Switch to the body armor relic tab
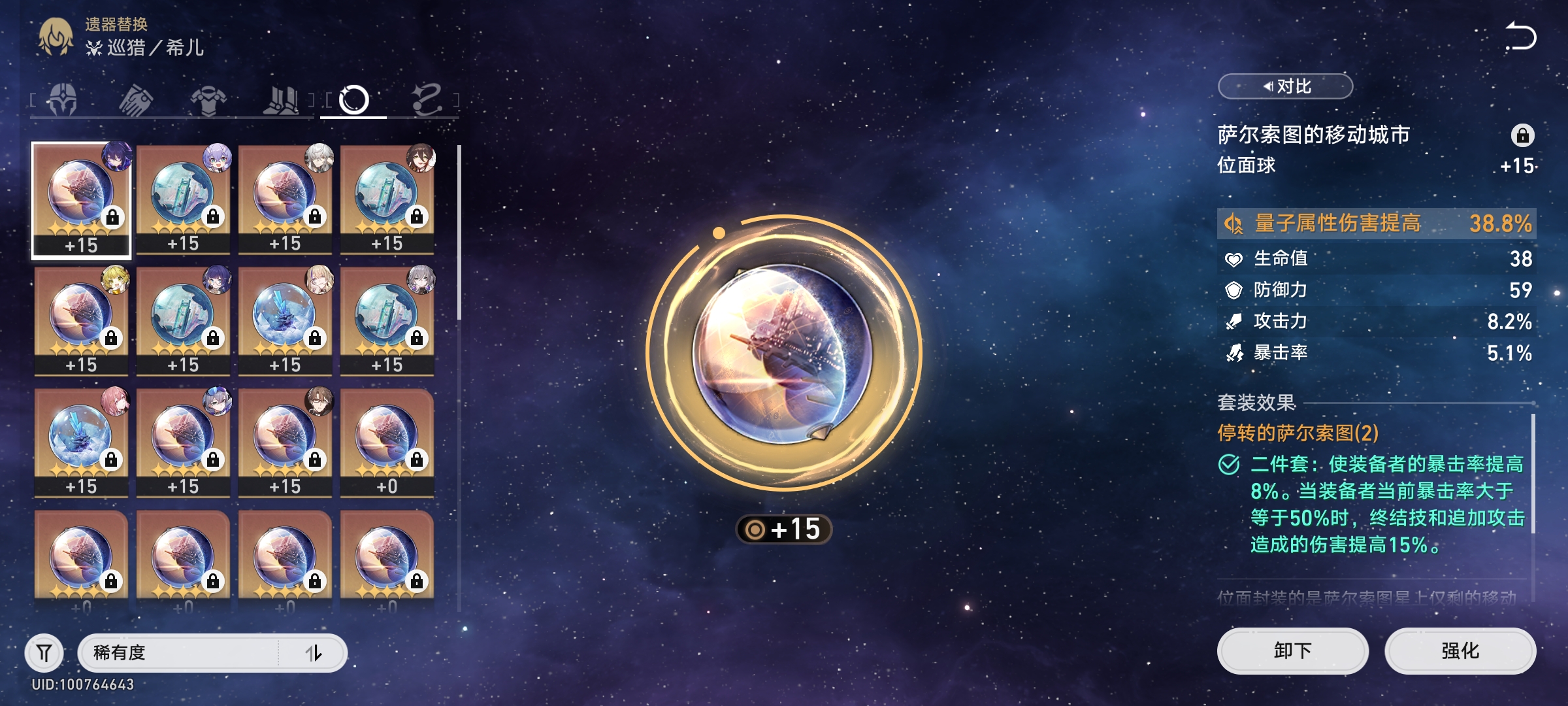Screen dimensions: 1568x706 click(x=208, y=100)
